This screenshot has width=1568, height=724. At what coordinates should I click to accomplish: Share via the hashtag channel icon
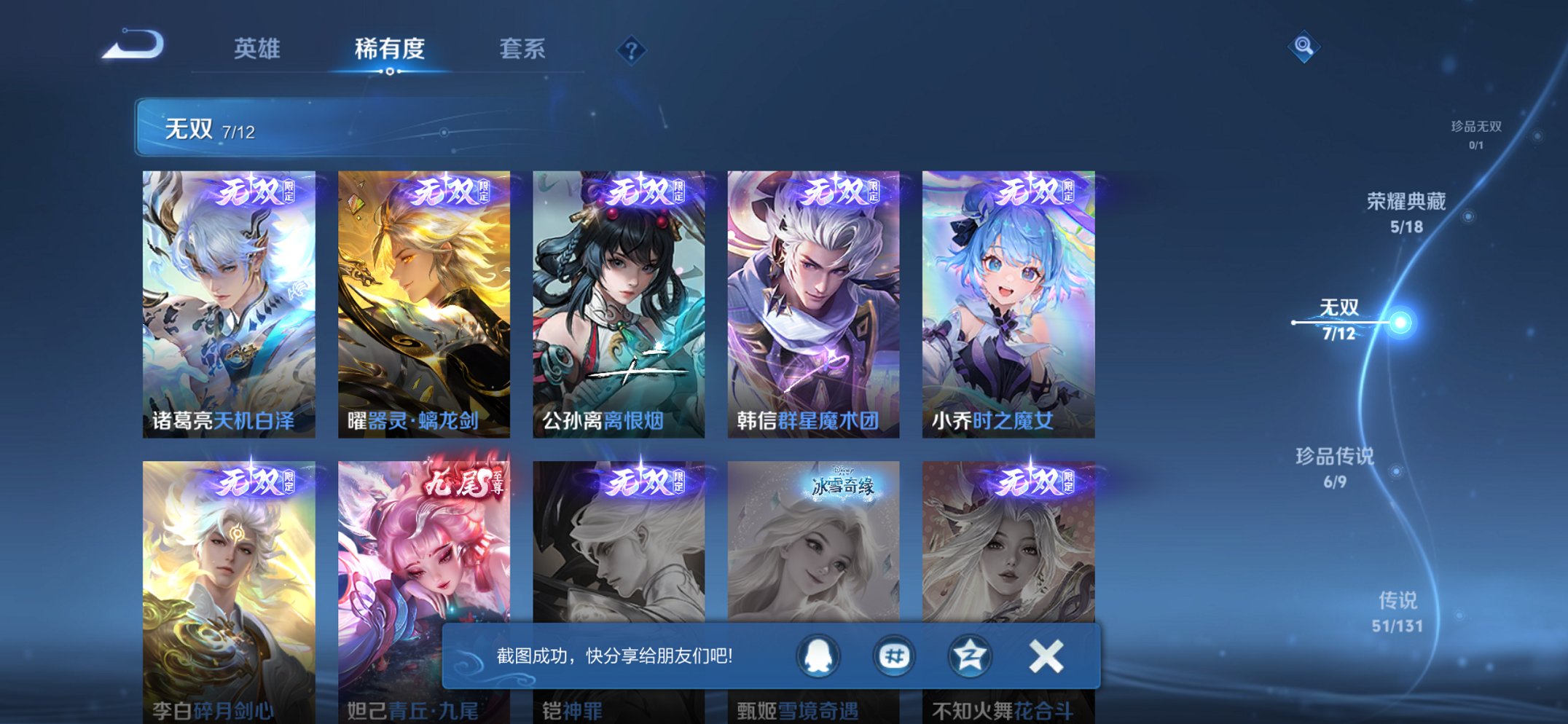pos(895,656)
